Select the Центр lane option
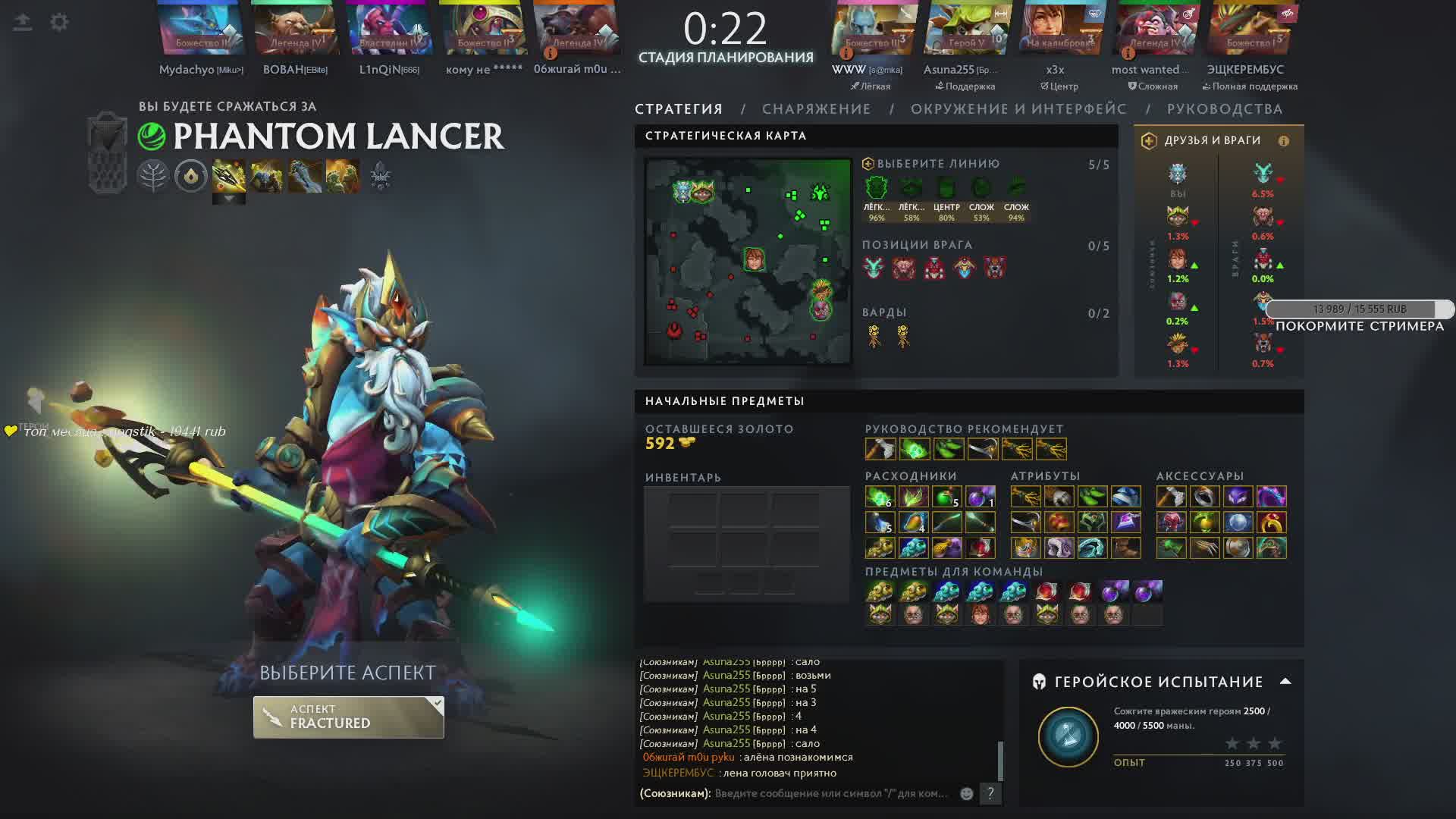Viewport: 1456px width, 819px height. click(x=946, y=189)
